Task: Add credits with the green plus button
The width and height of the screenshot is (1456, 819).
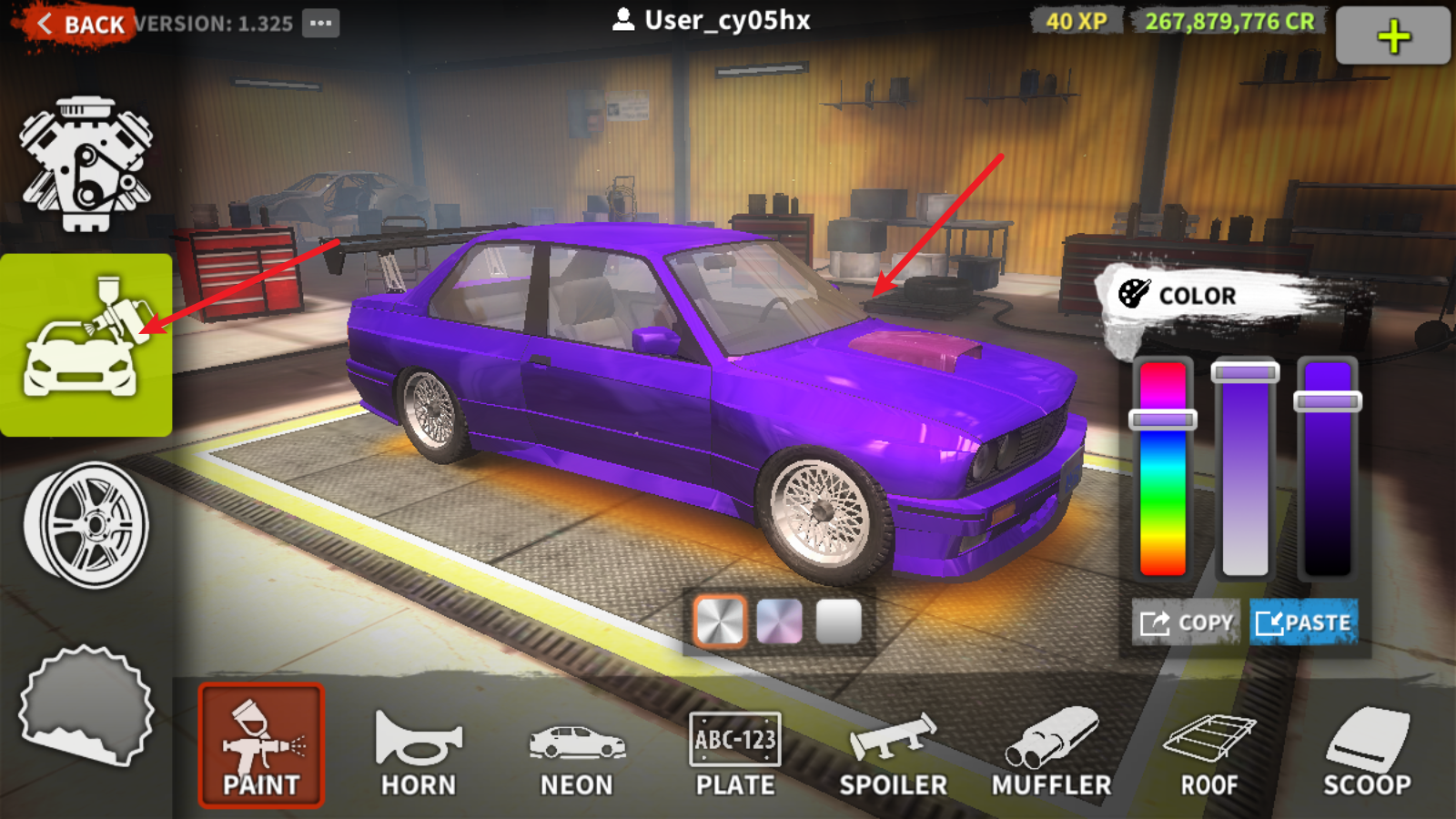Action: [x=1392, y=36]
